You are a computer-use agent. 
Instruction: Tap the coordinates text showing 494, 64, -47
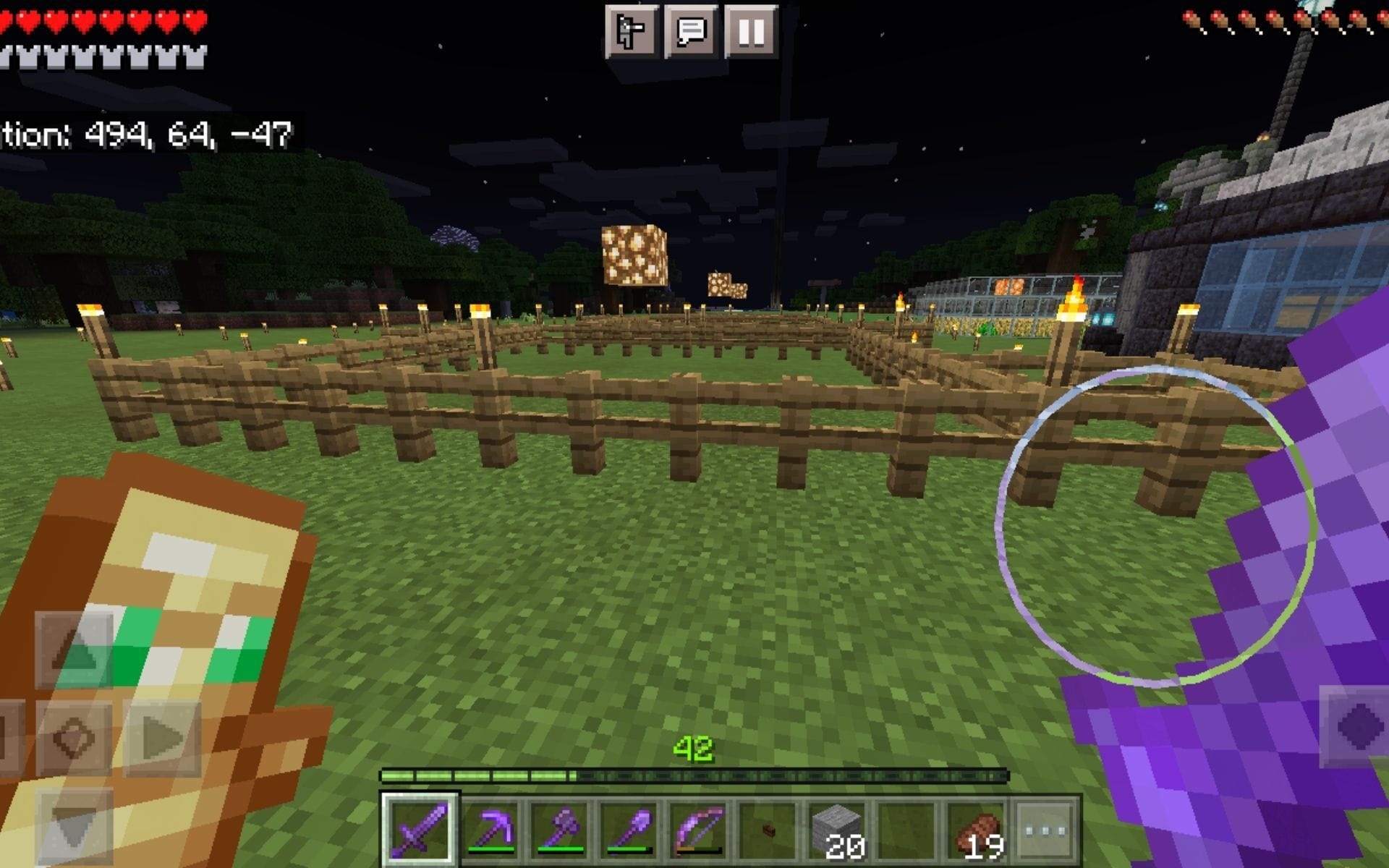[145, 132]
